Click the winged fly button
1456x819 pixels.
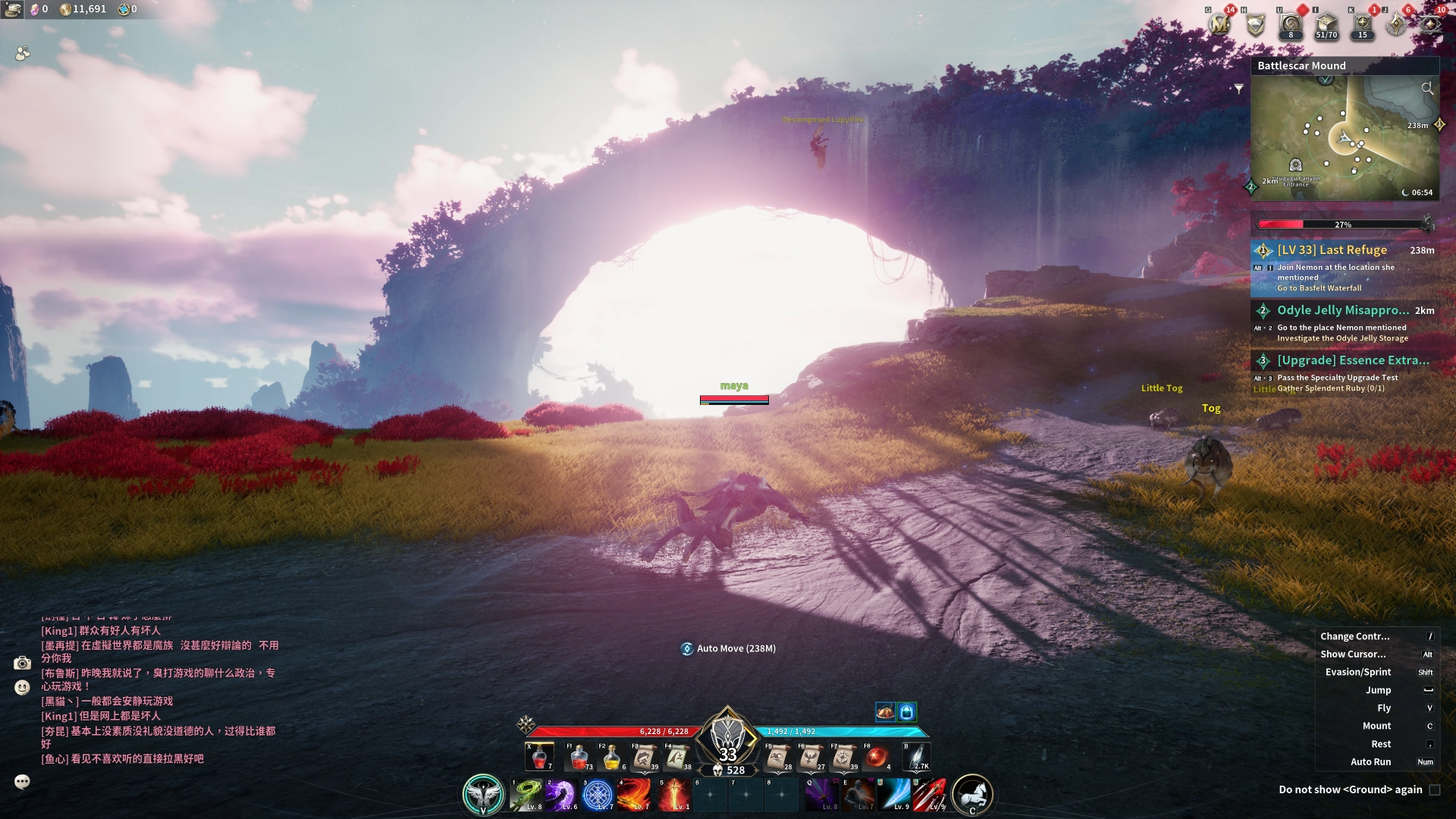pos(483,794)
